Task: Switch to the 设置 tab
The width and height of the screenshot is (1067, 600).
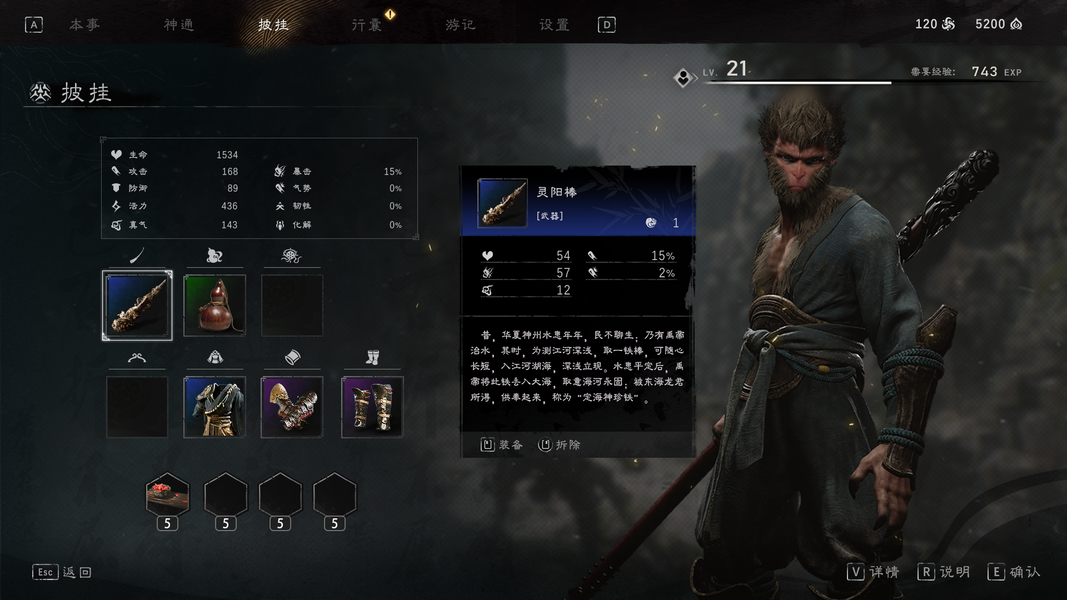Action: click(x=554, y=25)
